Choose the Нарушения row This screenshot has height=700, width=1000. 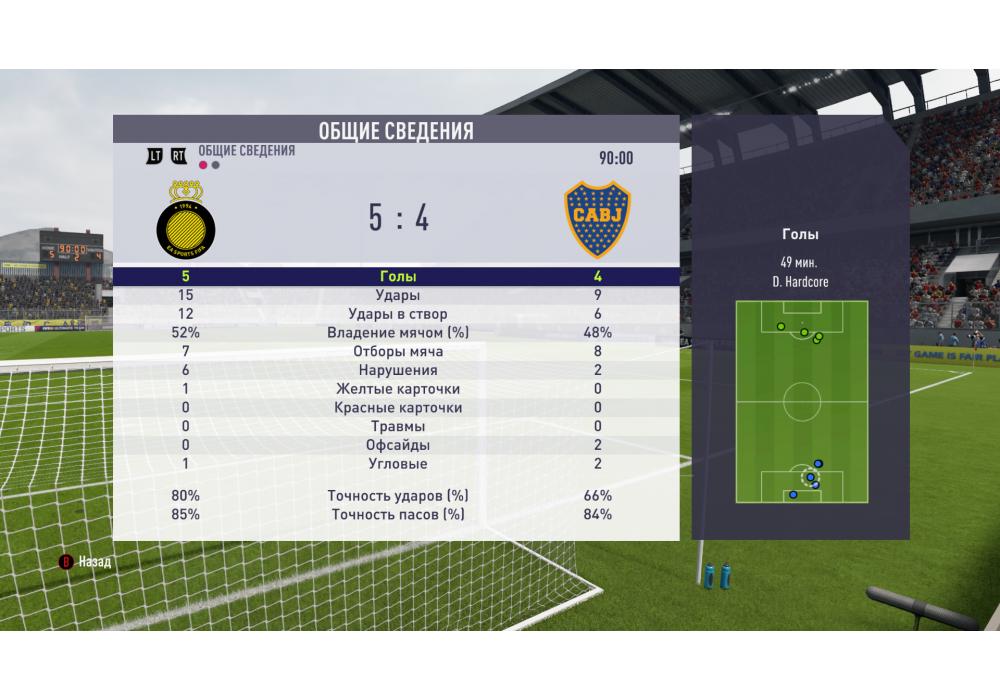pyautogui.click(x=396, y=370)
